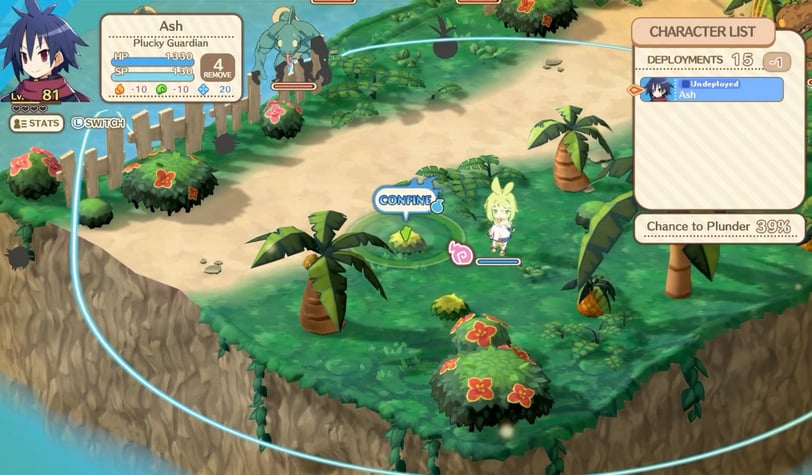Open Ash's STATS screen
The height and width of the screenshot is (475, 812).
pyautogui.click(x=37, y=123)
